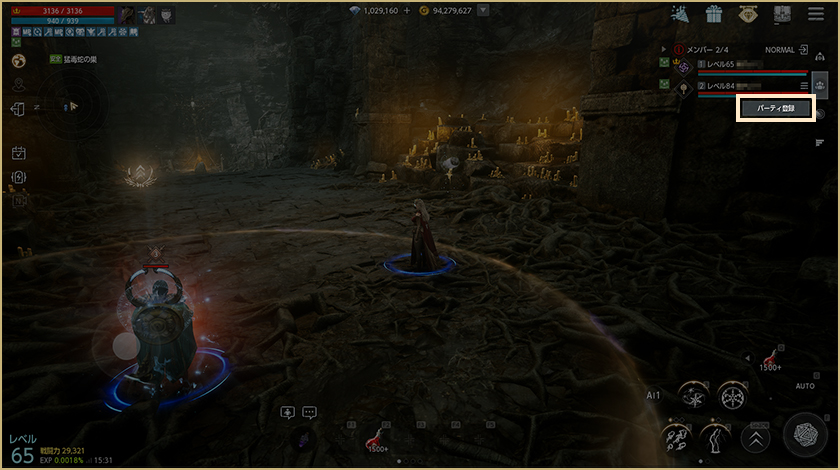Viewport: 840px width, 470px height.
Task: Expand the gold currency dropdown arrow
Action: 483,10
